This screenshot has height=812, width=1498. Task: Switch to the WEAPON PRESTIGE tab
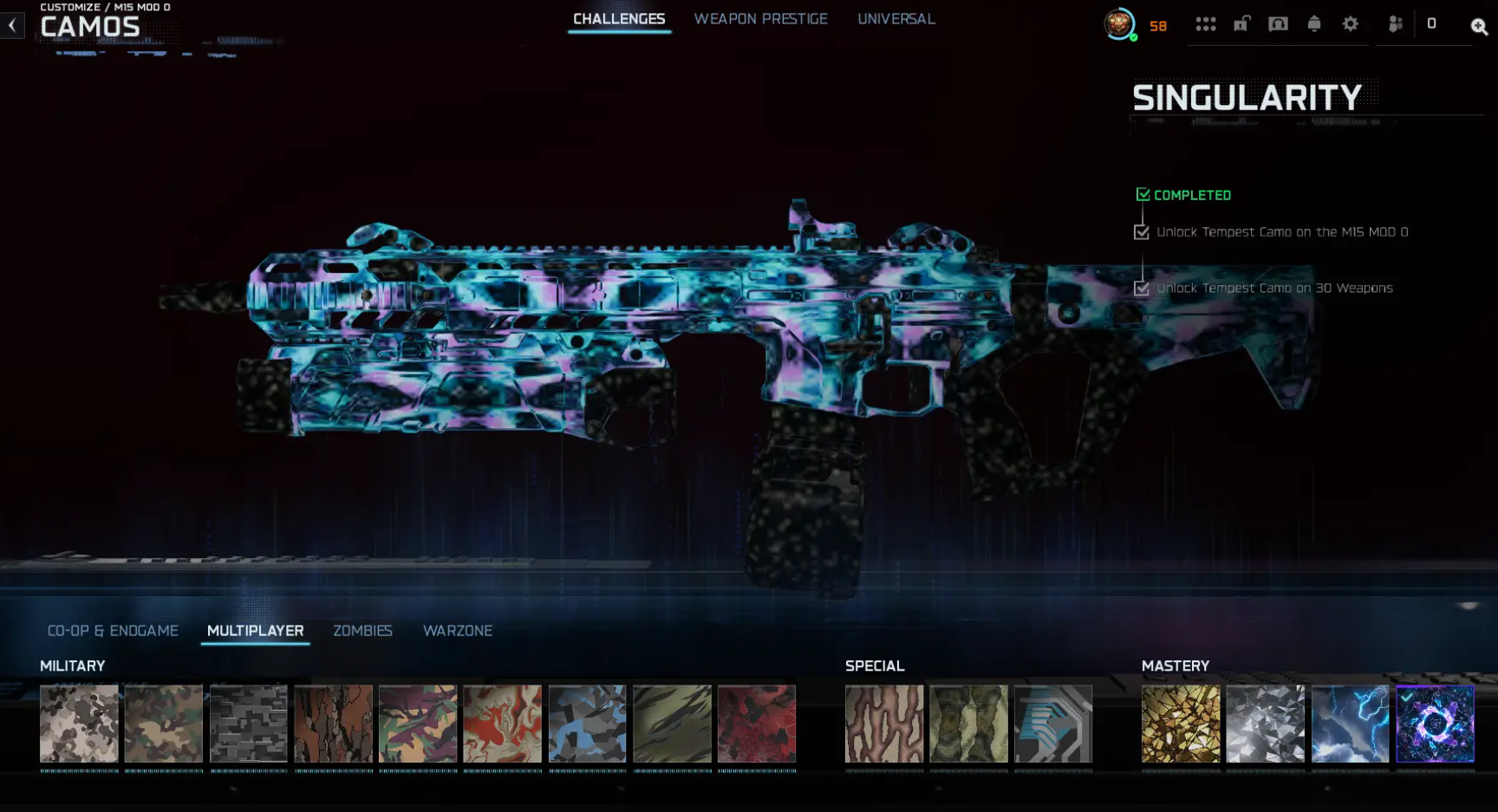click(x=761, y=18)
